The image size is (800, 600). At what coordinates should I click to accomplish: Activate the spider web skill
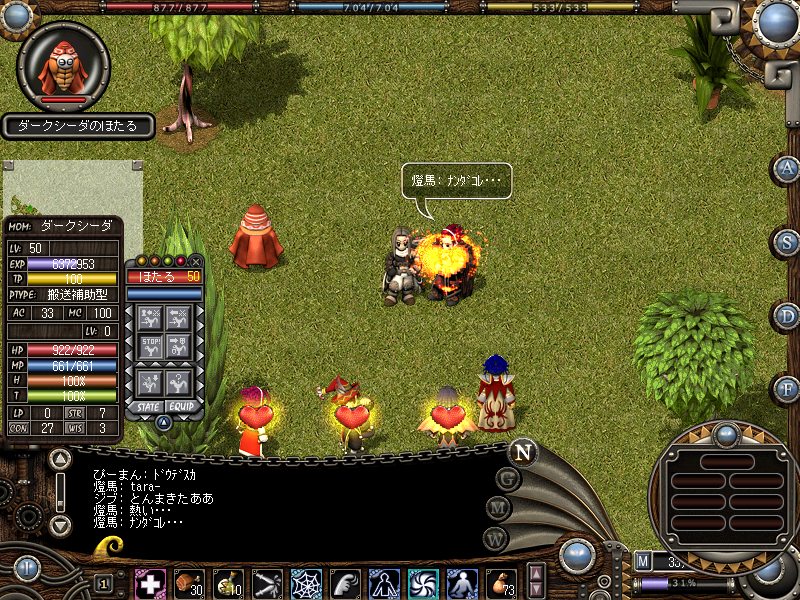point(306,583)
